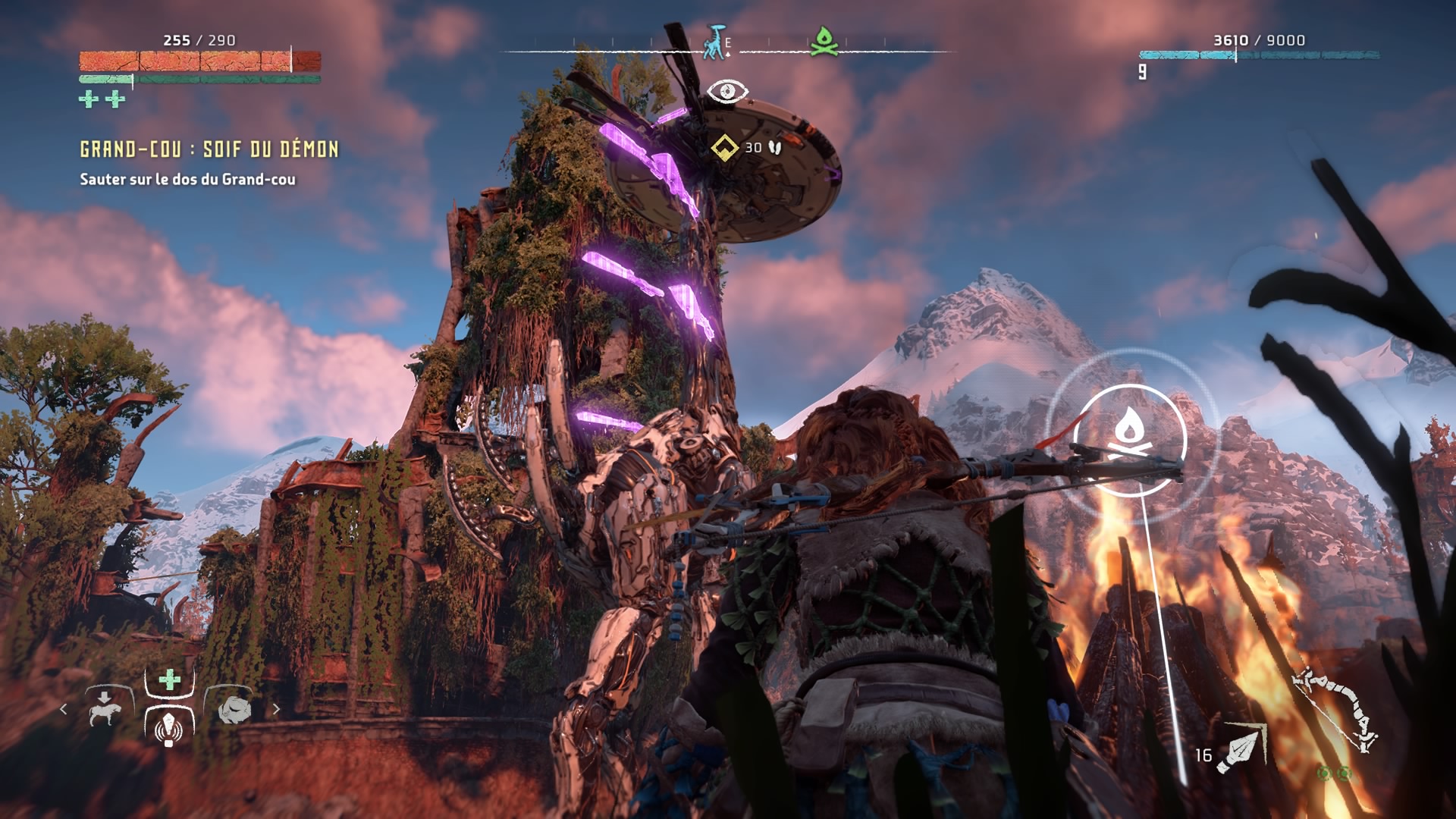Cycle tools with the right chevron

point(276,709)
